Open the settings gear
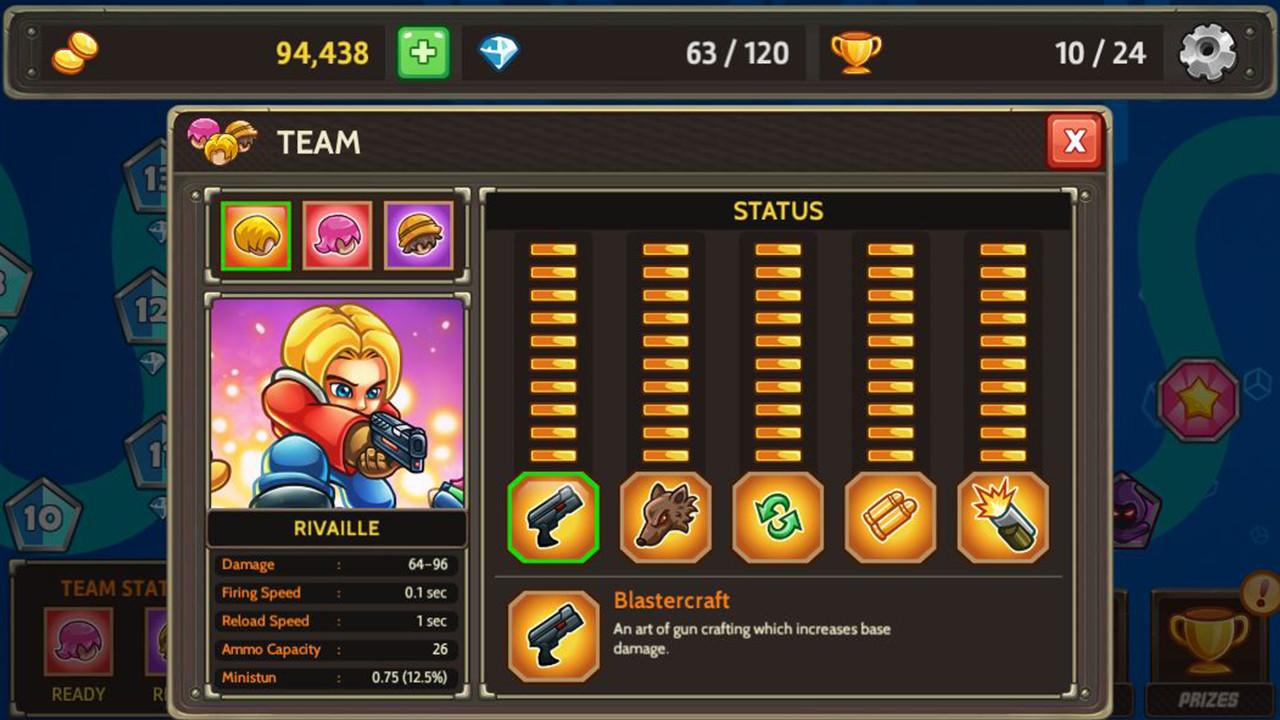Screen dimensions: 1280x720 (1207, 50)
